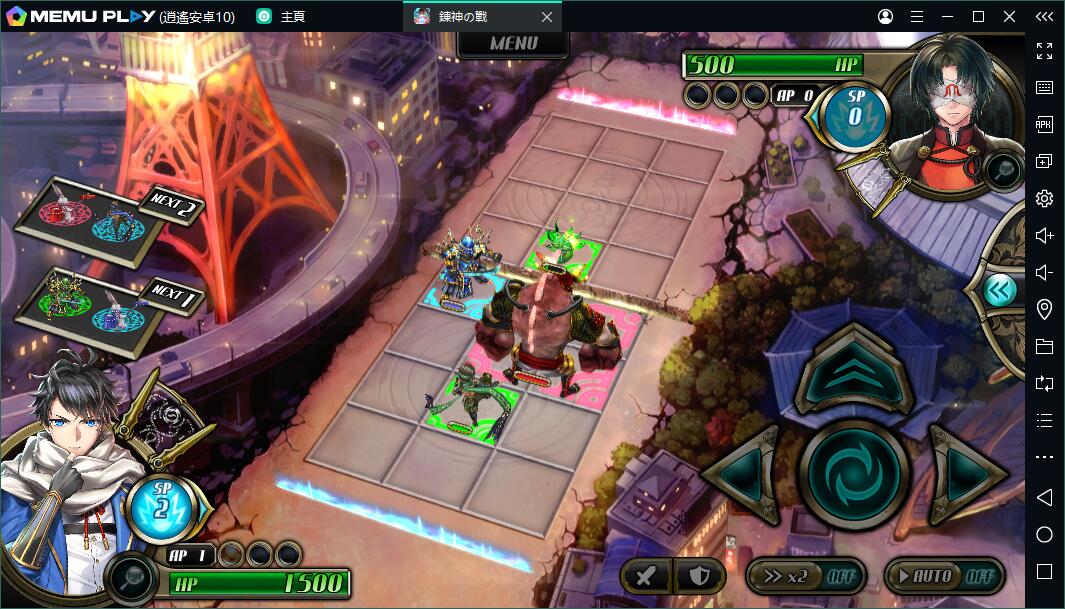The image size is (1065, 609).
Task: Inspect player with the bottom-left magnifier
Action: [x=131, y=577]
